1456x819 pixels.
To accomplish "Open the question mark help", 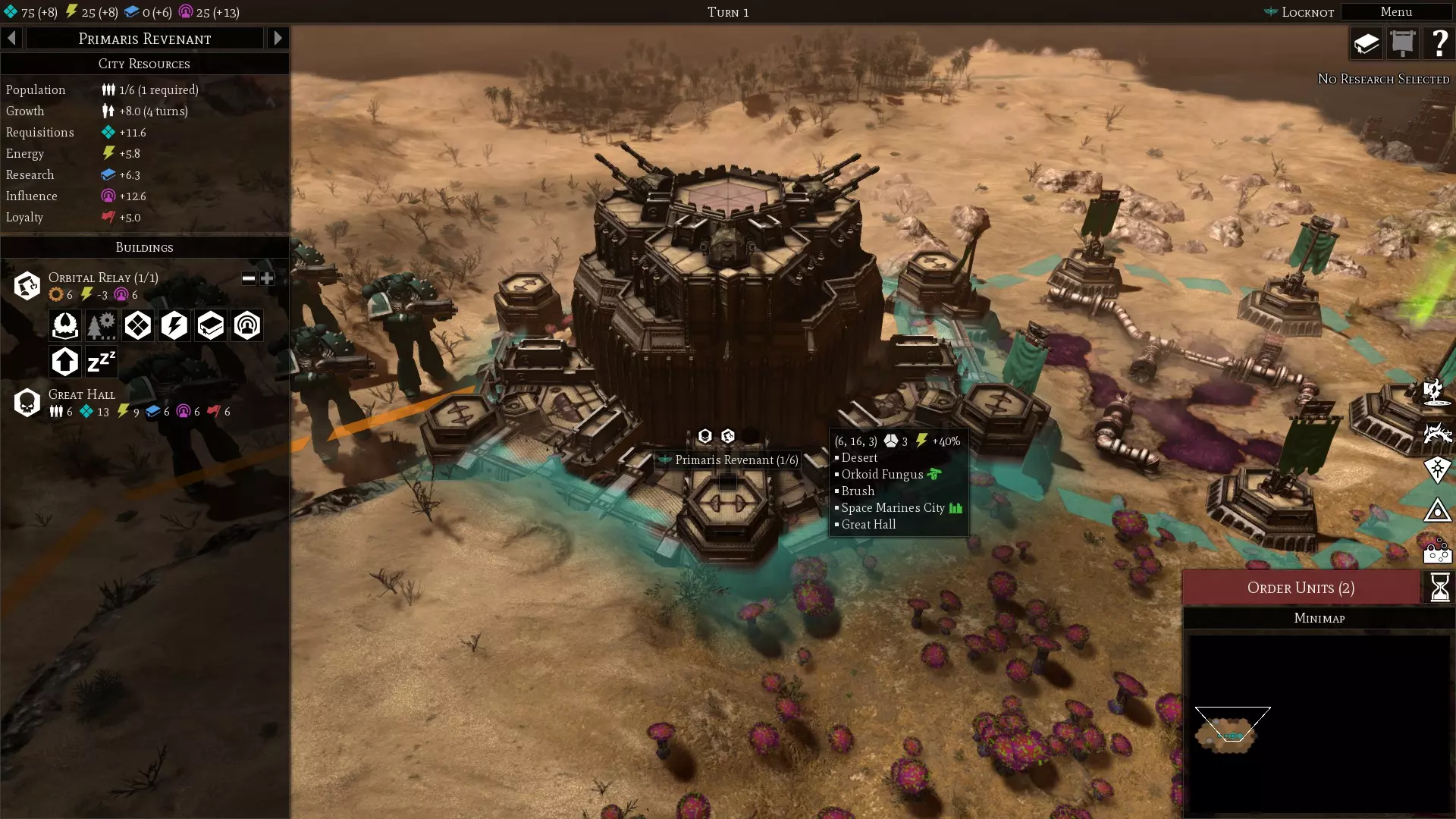I will coord(1439,43).
